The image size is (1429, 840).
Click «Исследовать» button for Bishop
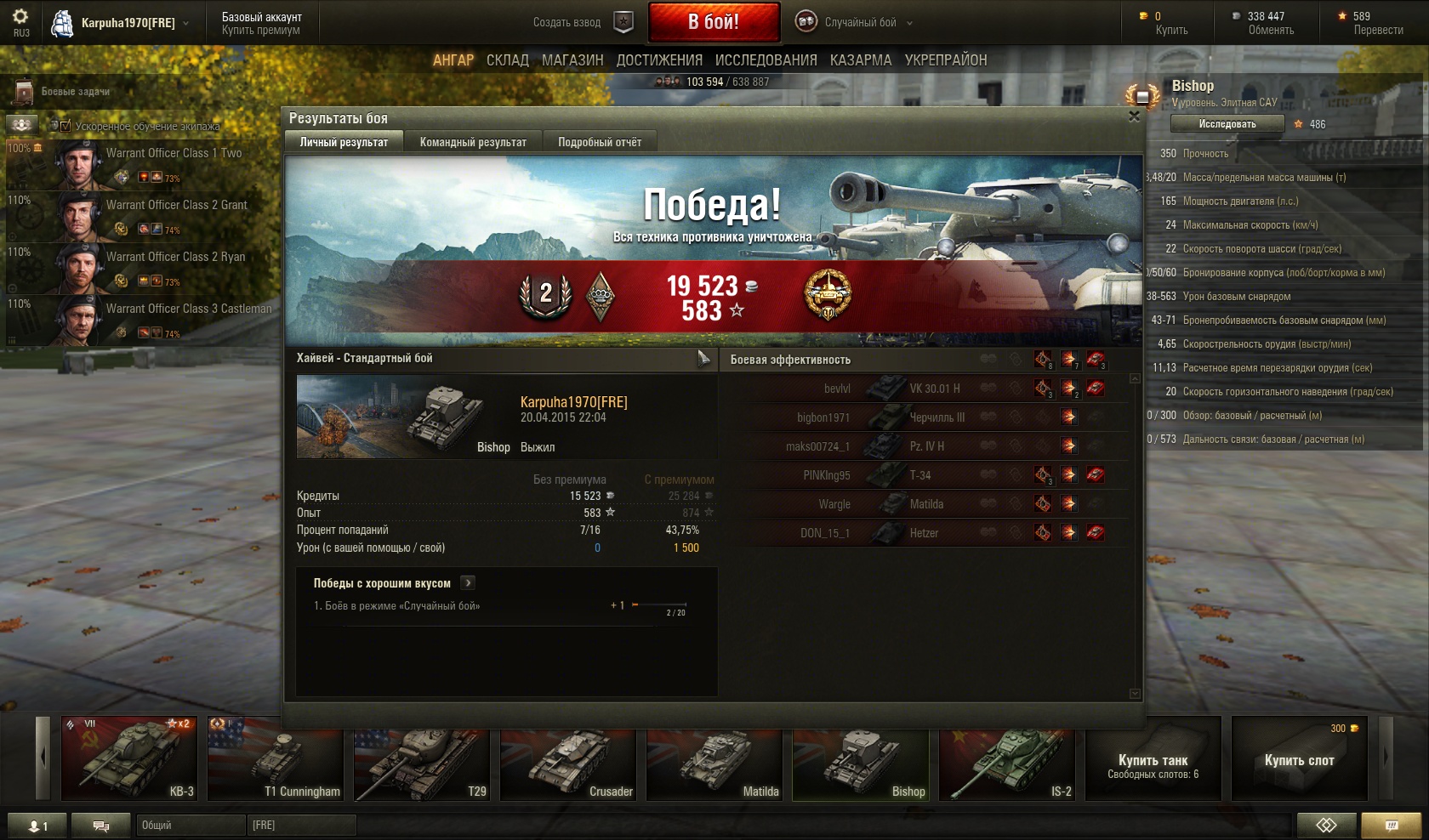pyautogui.click(x=1227, y=124)
